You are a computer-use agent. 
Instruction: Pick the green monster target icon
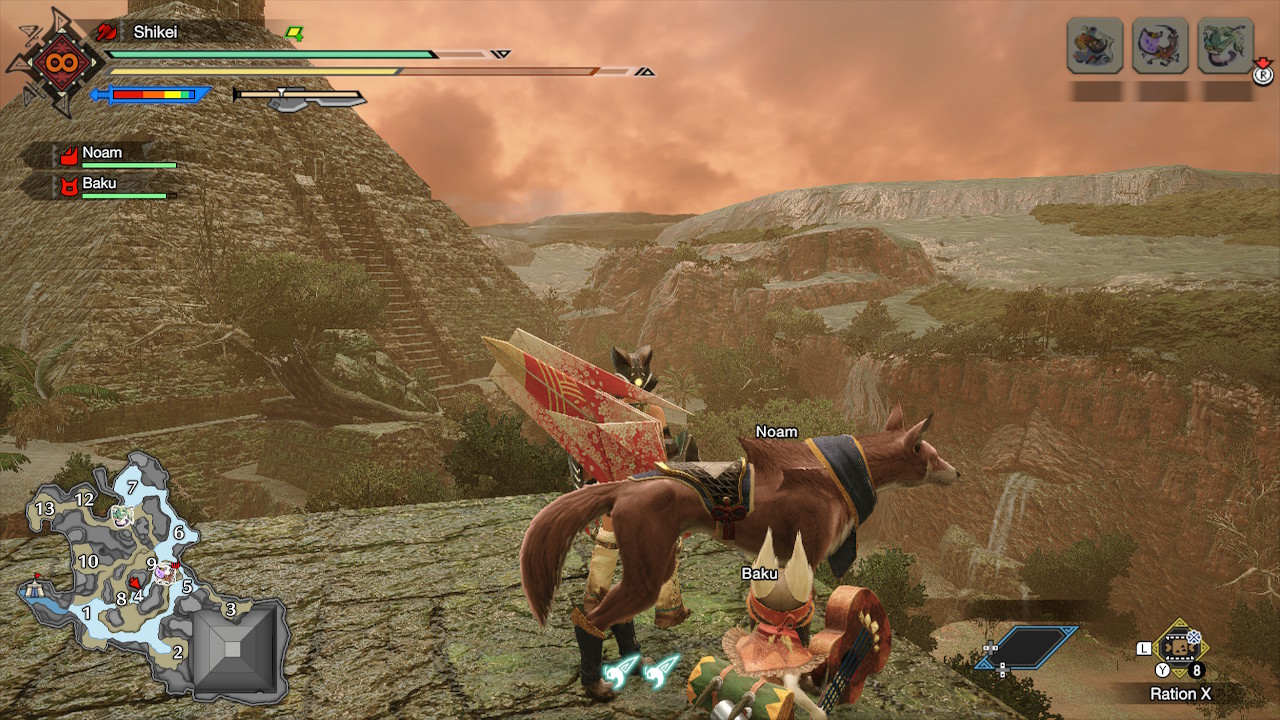tap(1225, 45)
